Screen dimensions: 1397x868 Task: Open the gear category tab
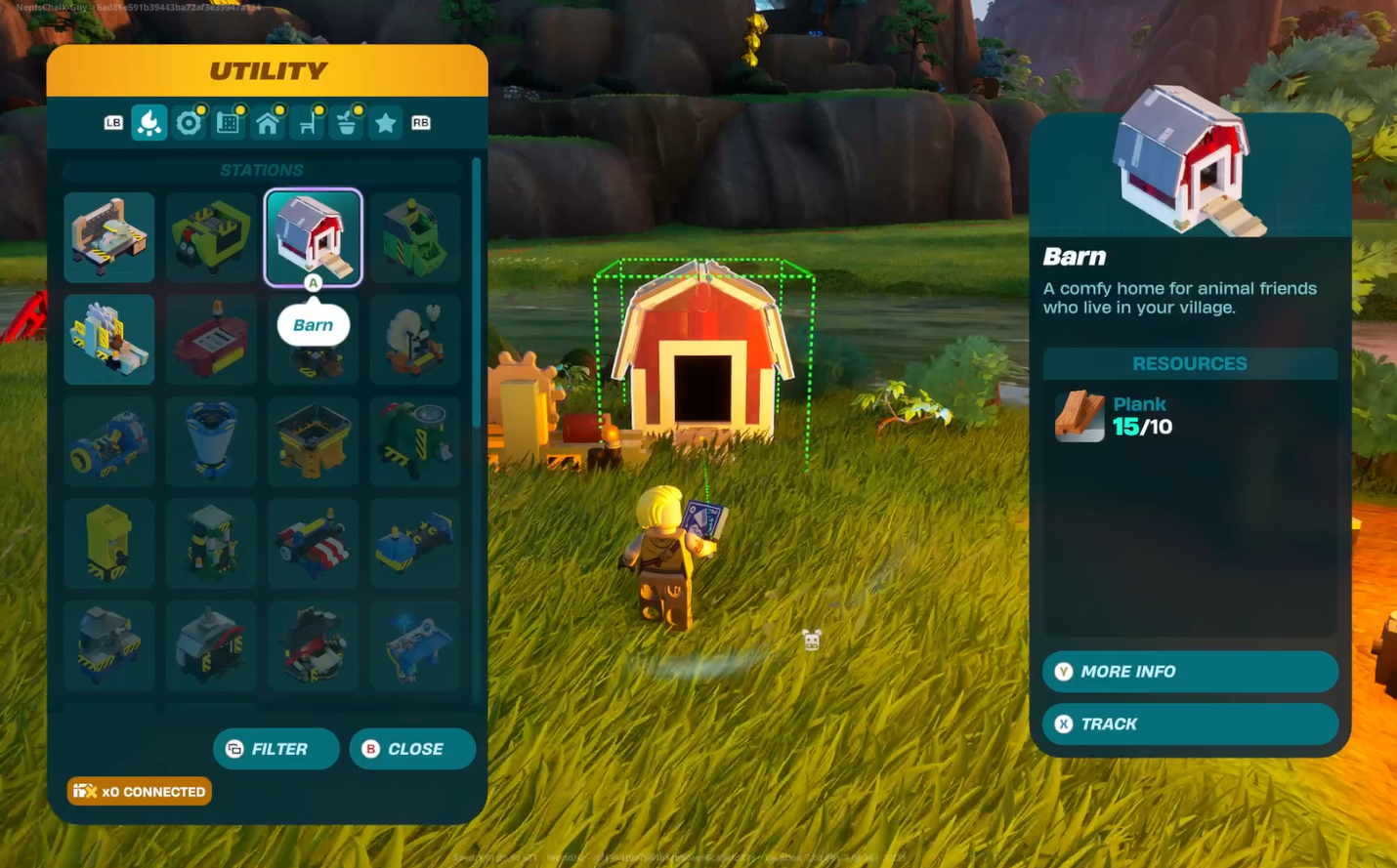coord(189,123)
